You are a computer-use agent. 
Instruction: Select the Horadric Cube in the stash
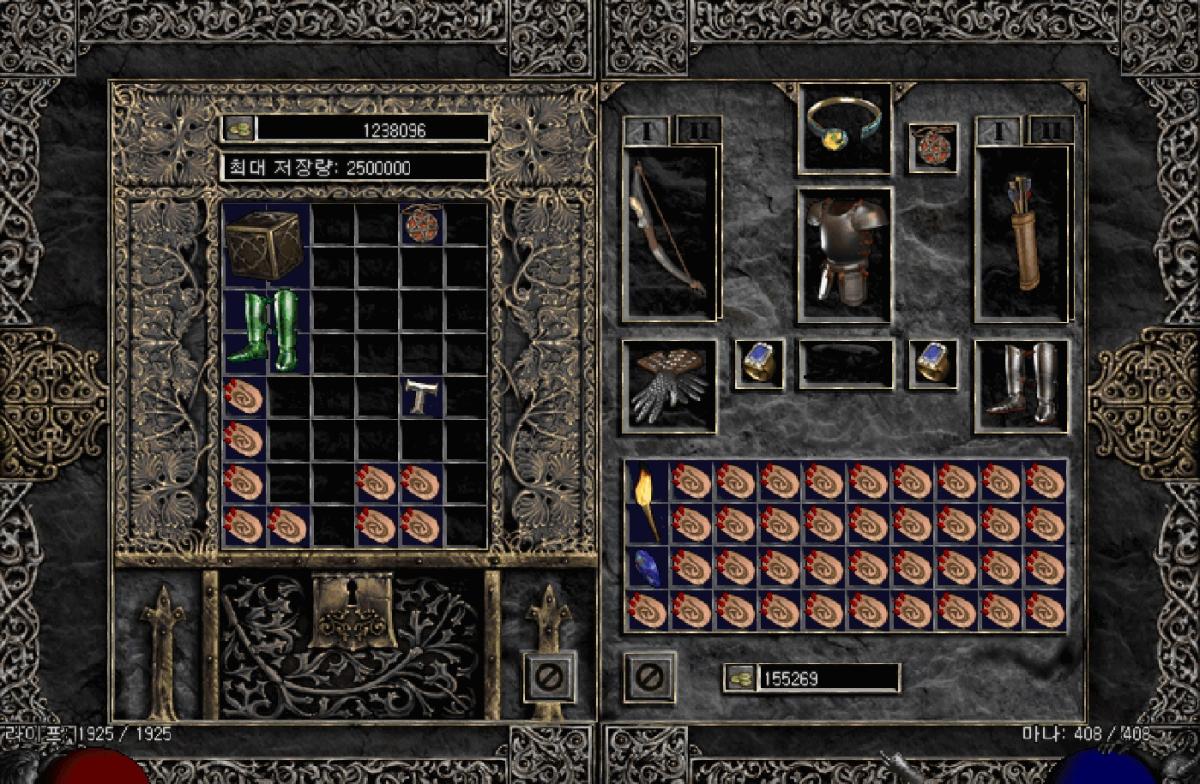pos(264,245)
